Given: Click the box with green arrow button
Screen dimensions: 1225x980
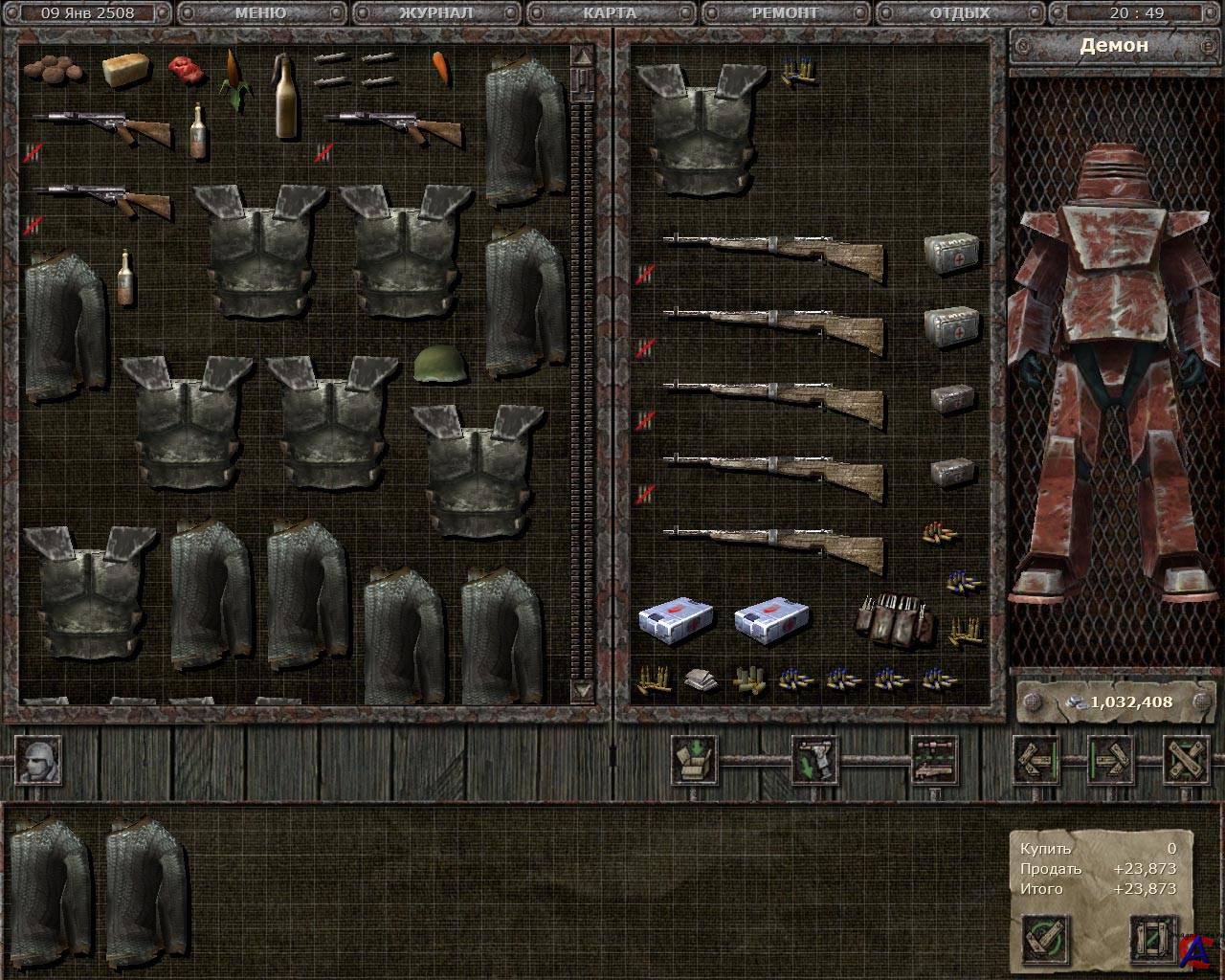Looking at the screenshot, I should point(693,759).
